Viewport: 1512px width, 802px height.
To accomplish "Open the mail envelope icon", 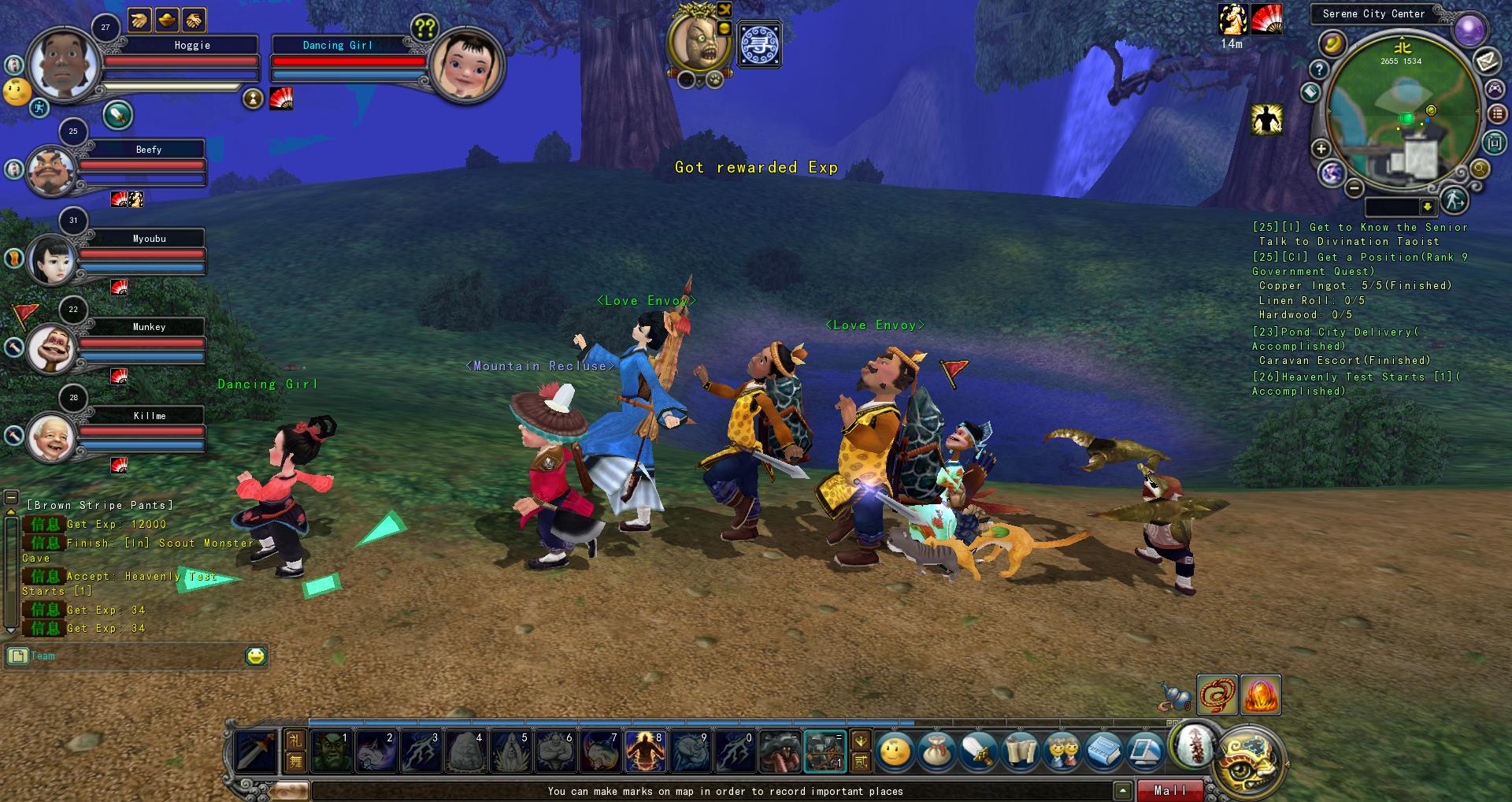I will coord(1487,61).
